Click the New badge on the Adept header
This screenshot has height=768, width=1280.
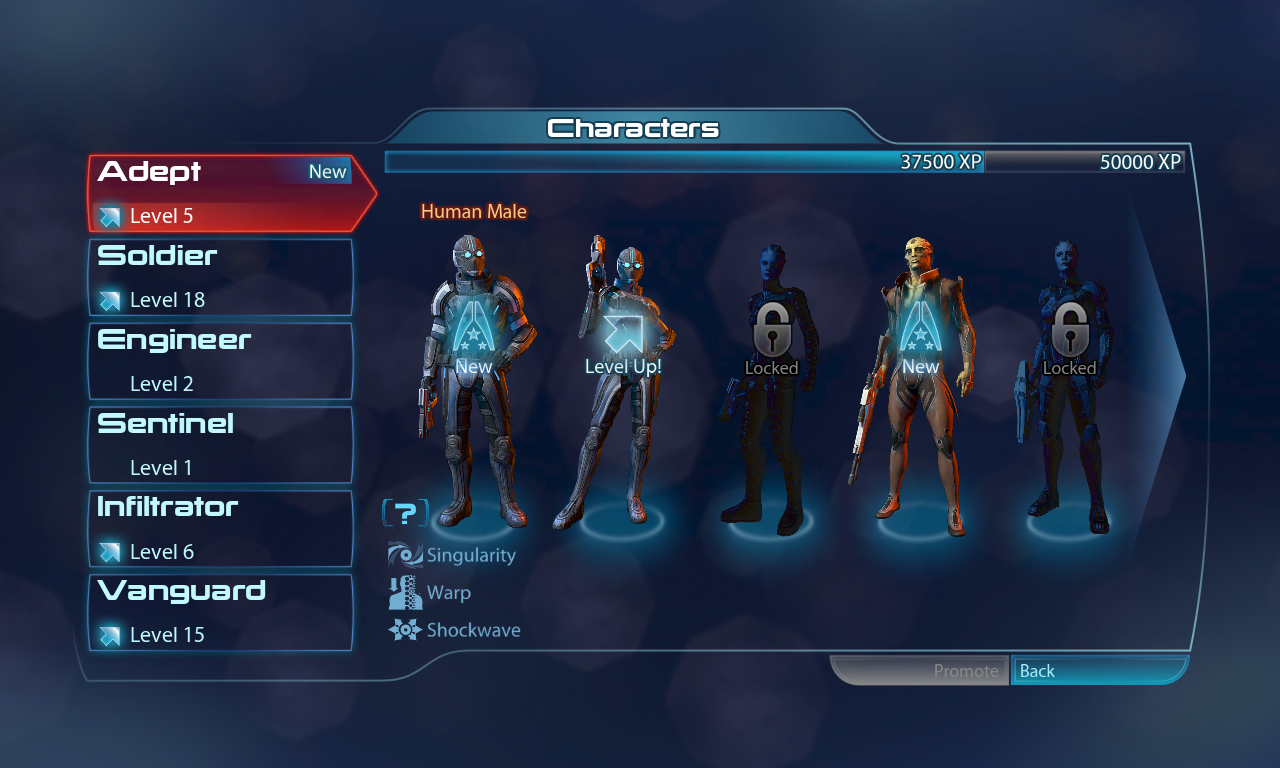(x=327, y=171)
